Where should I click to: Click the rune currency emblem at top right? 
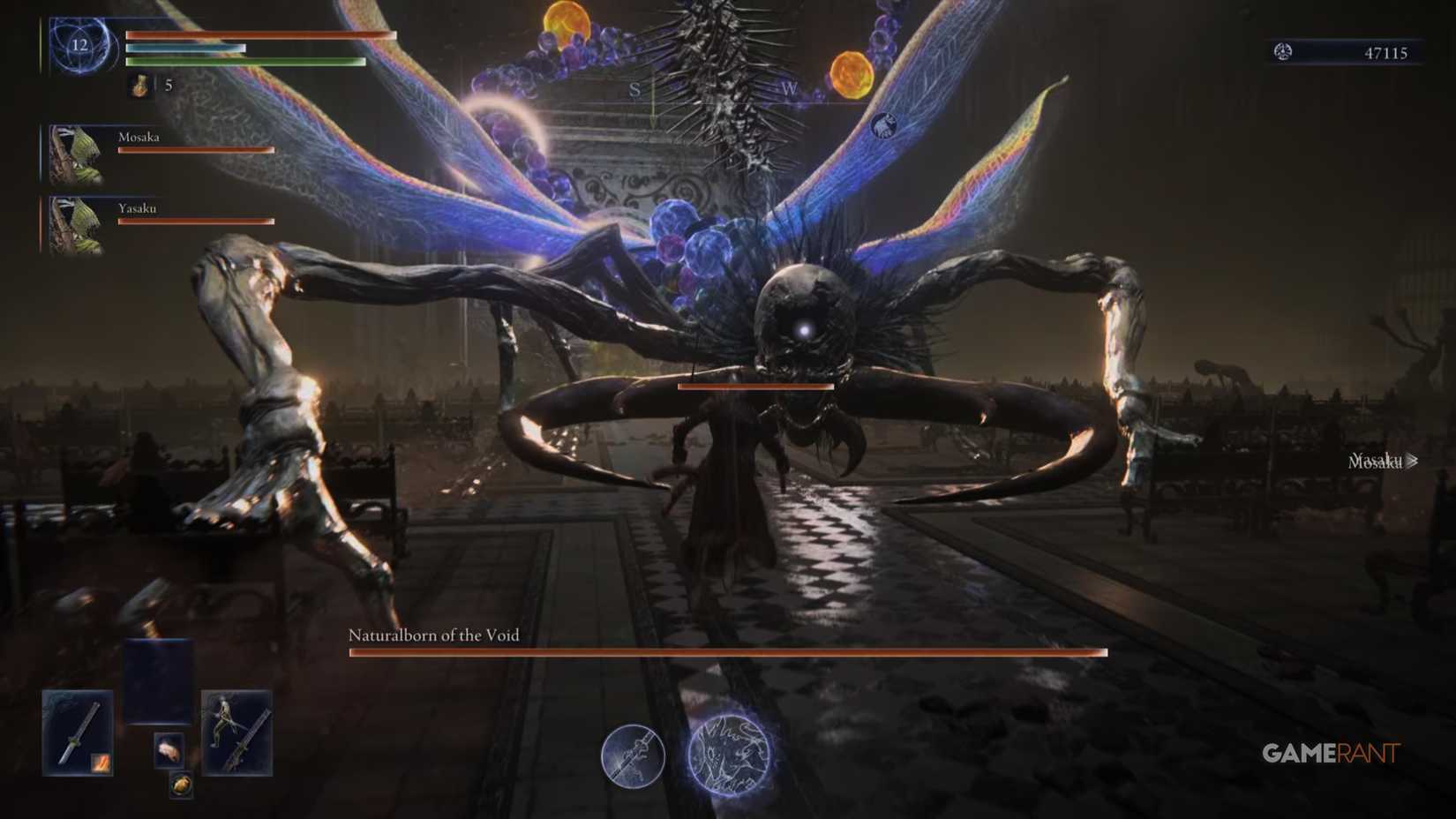coord(1281,52)
